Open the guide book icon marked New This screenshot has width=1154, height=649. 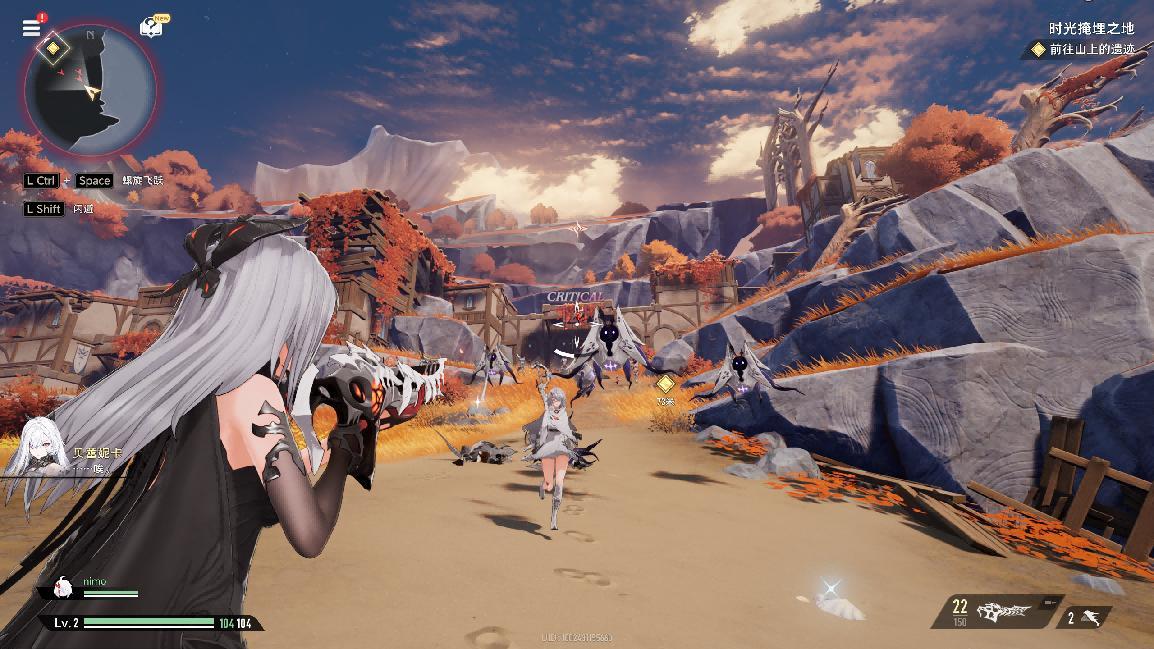(151, 27)
